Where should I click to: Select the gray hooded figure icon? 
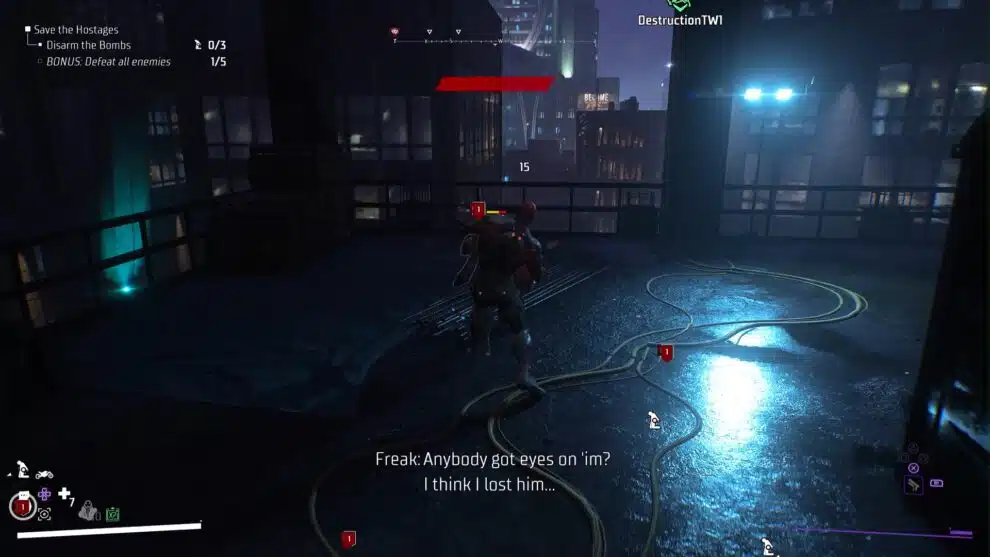(88, 510)
